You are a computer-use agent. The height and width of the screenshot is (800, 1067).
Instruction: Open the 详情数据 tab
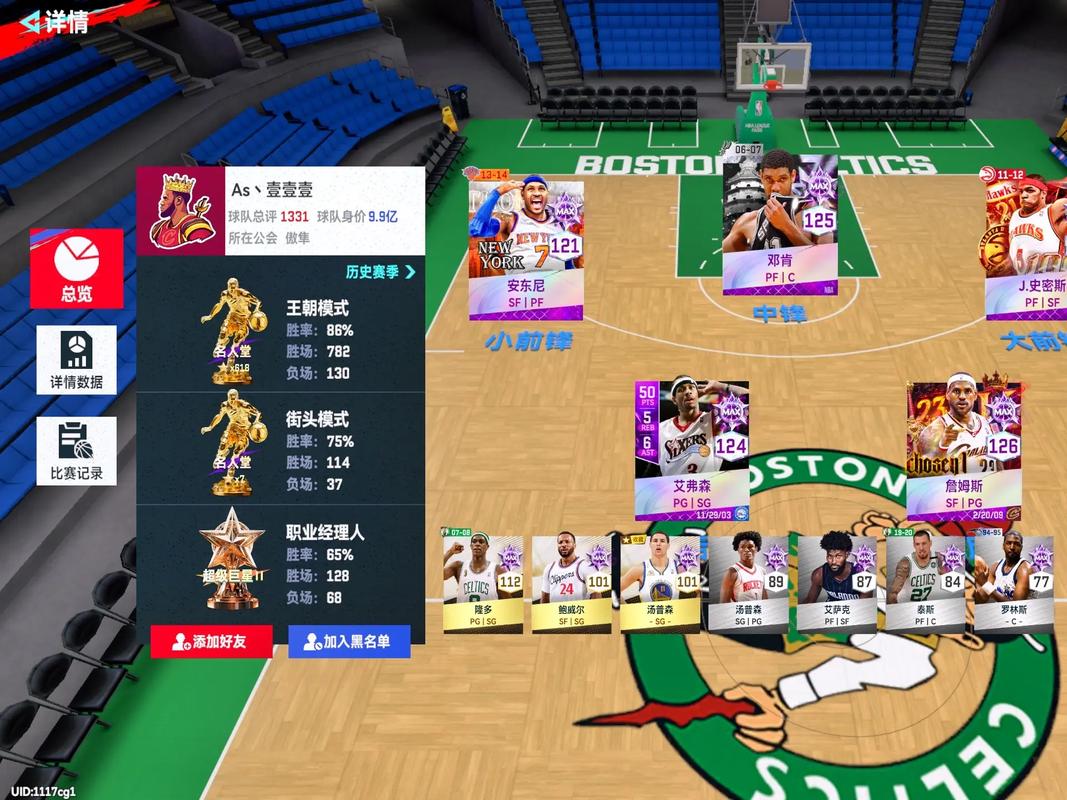tap(77, 359)
